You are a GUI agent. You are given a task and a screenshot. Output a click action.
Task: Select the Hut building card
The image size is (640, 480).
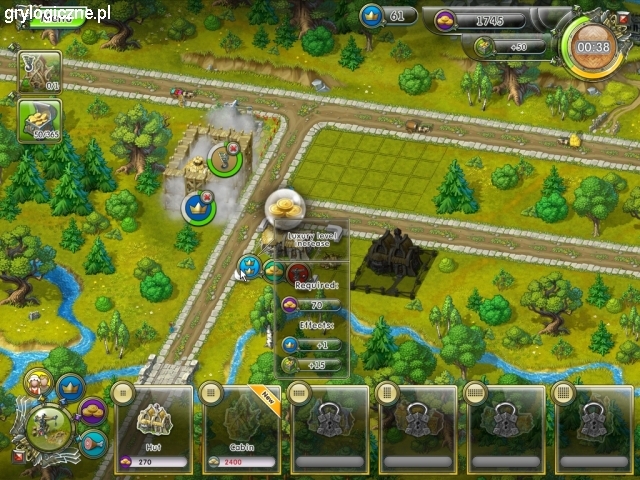155,426
